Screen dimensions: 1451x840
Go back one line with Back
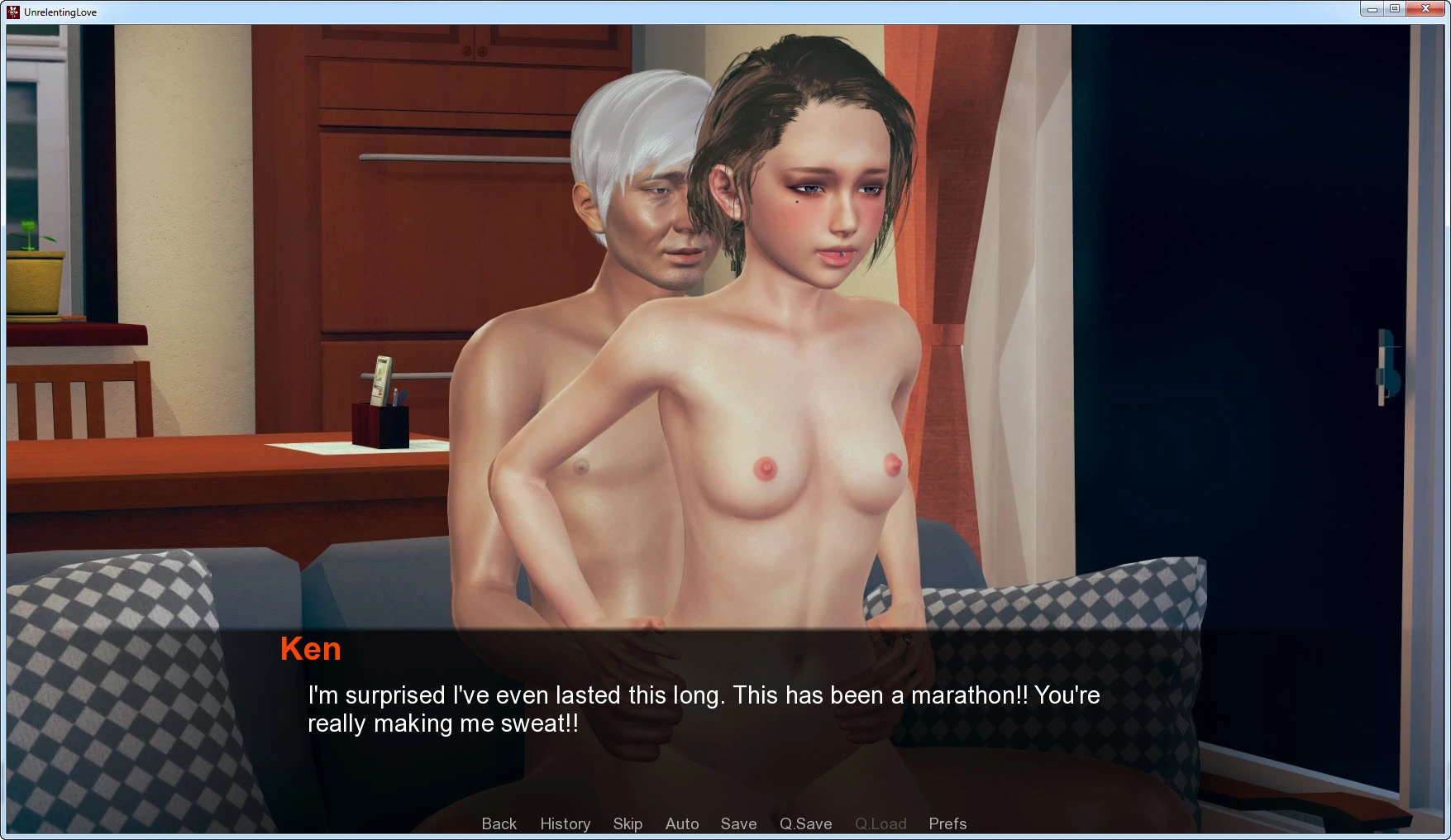tap(499, 823)
